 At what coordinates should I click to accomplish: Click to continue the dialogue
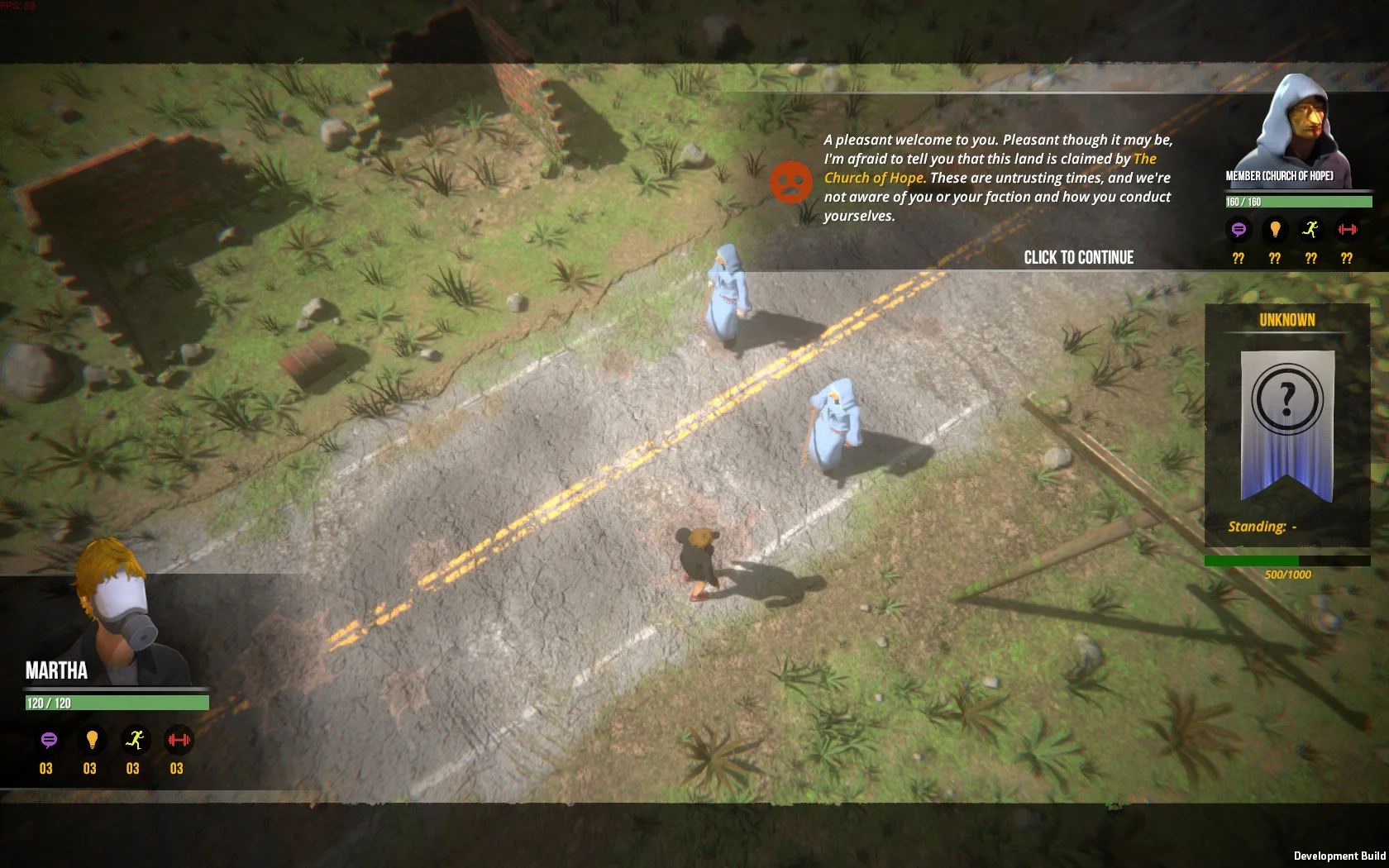1078,258
